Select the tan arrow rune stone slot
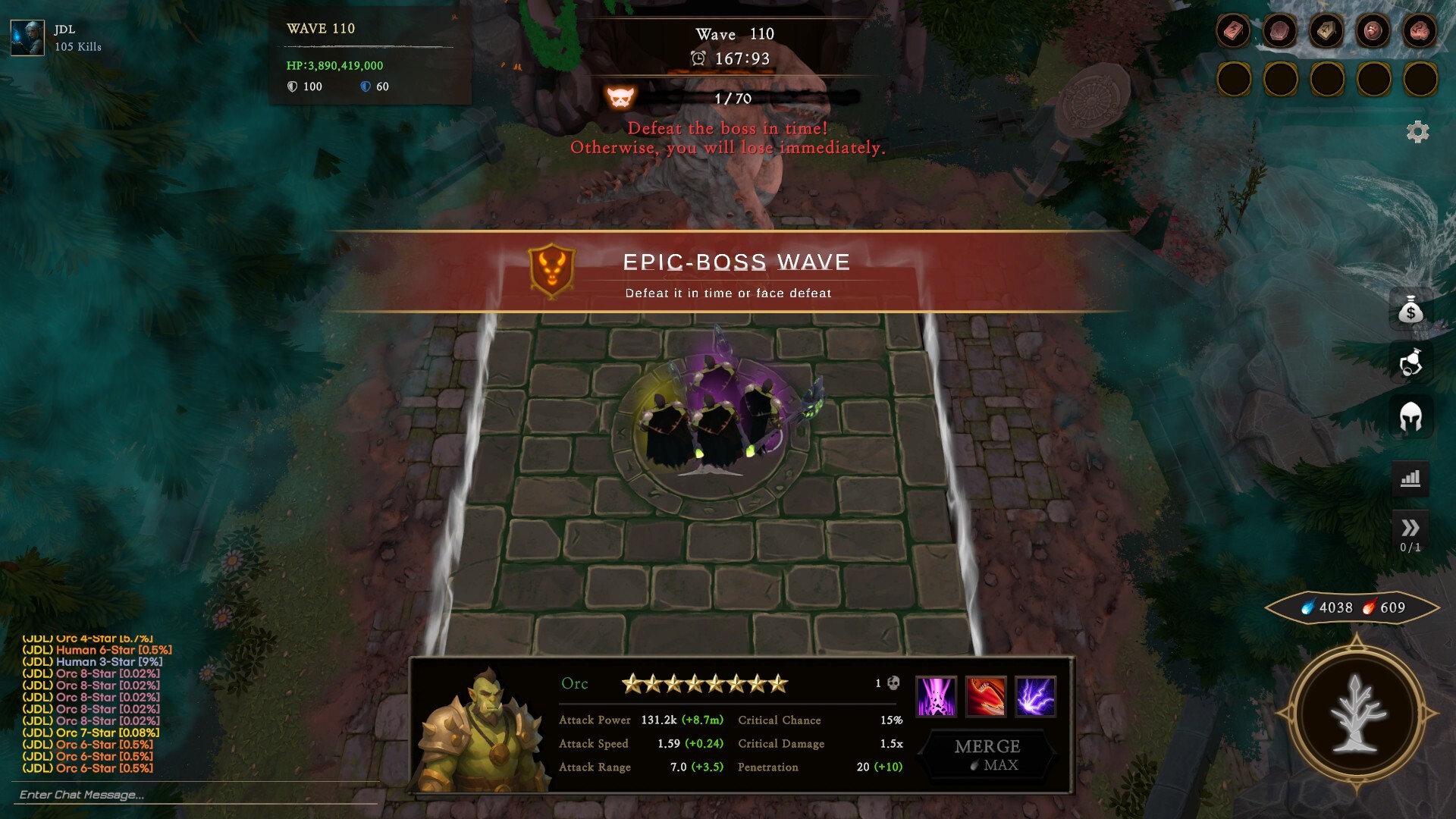This screenshot has width=1456, height=819. click(x=1326, y=32)
